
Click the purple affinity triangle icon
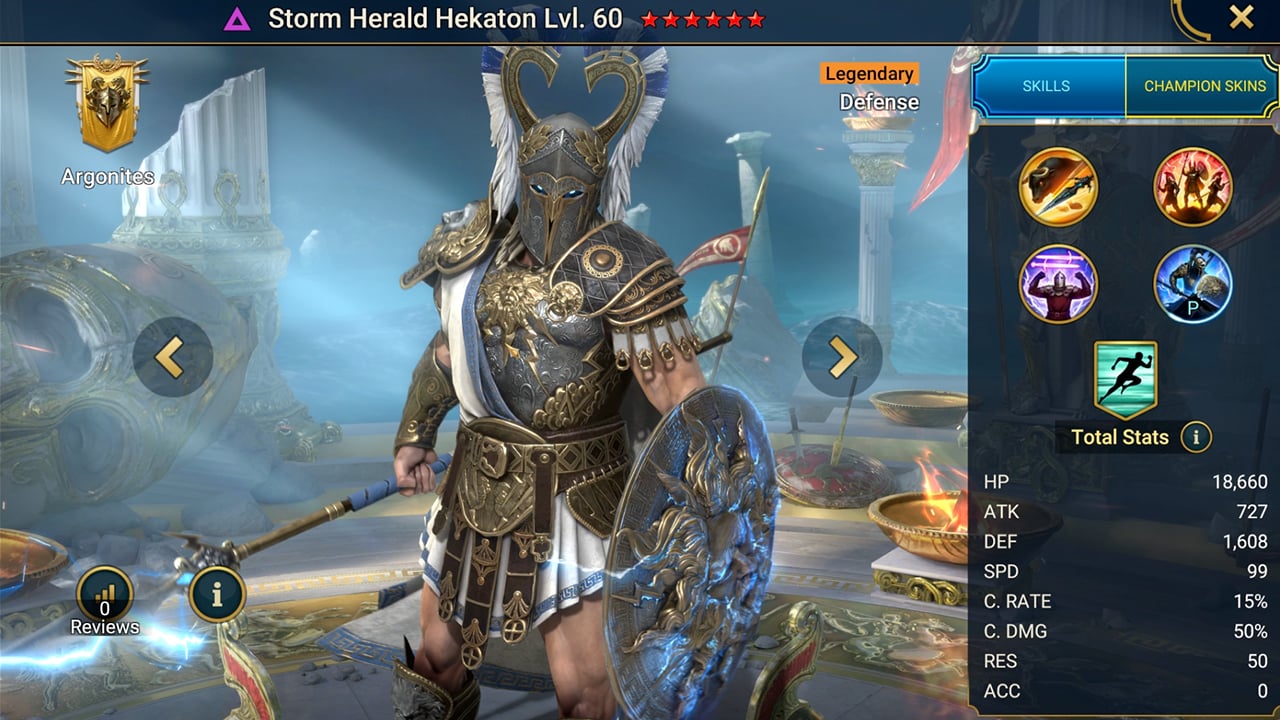pyautogui.click(x=238, y=19)
